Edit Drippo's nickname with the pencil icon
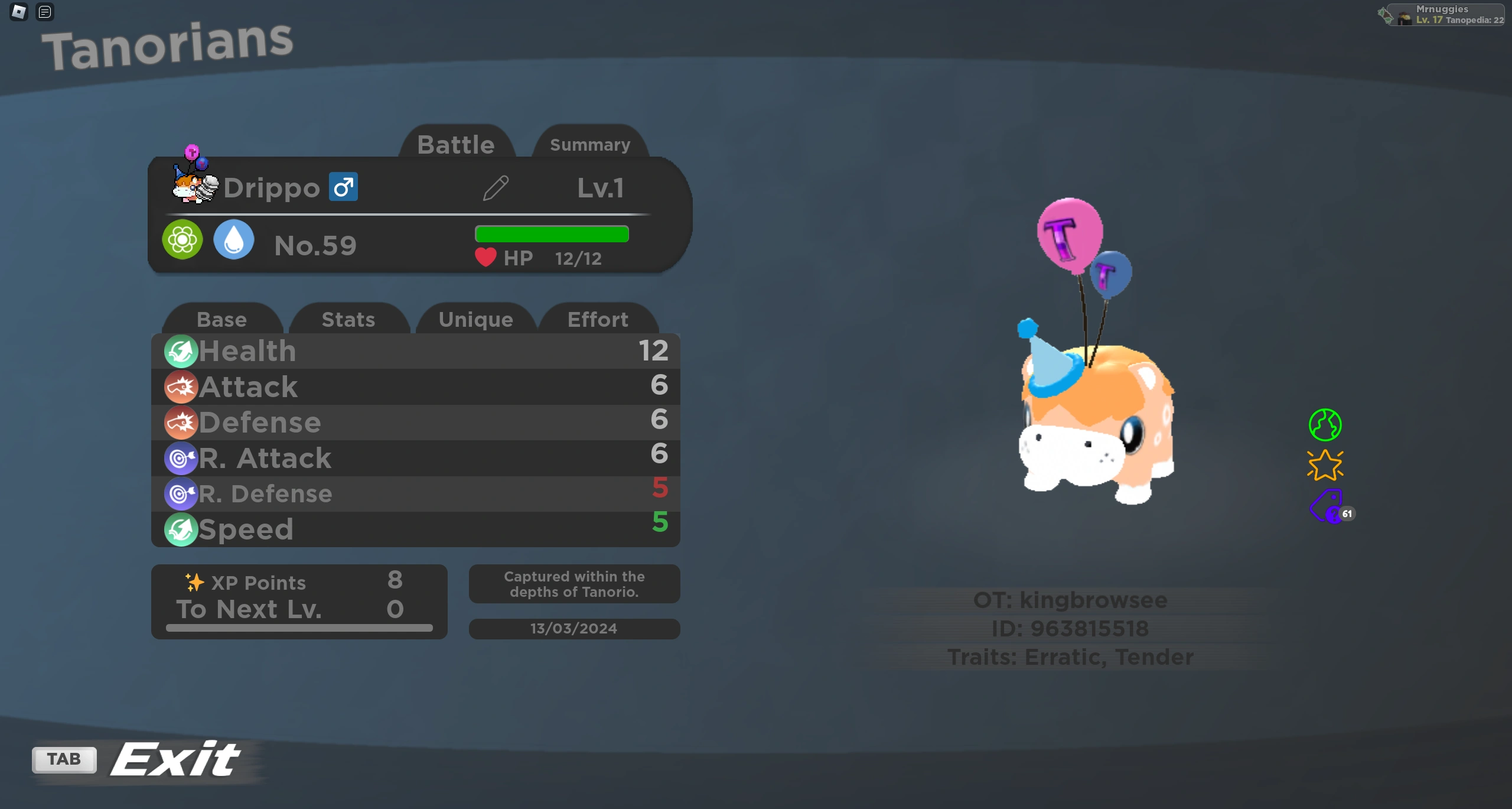 tap(496, 187)
